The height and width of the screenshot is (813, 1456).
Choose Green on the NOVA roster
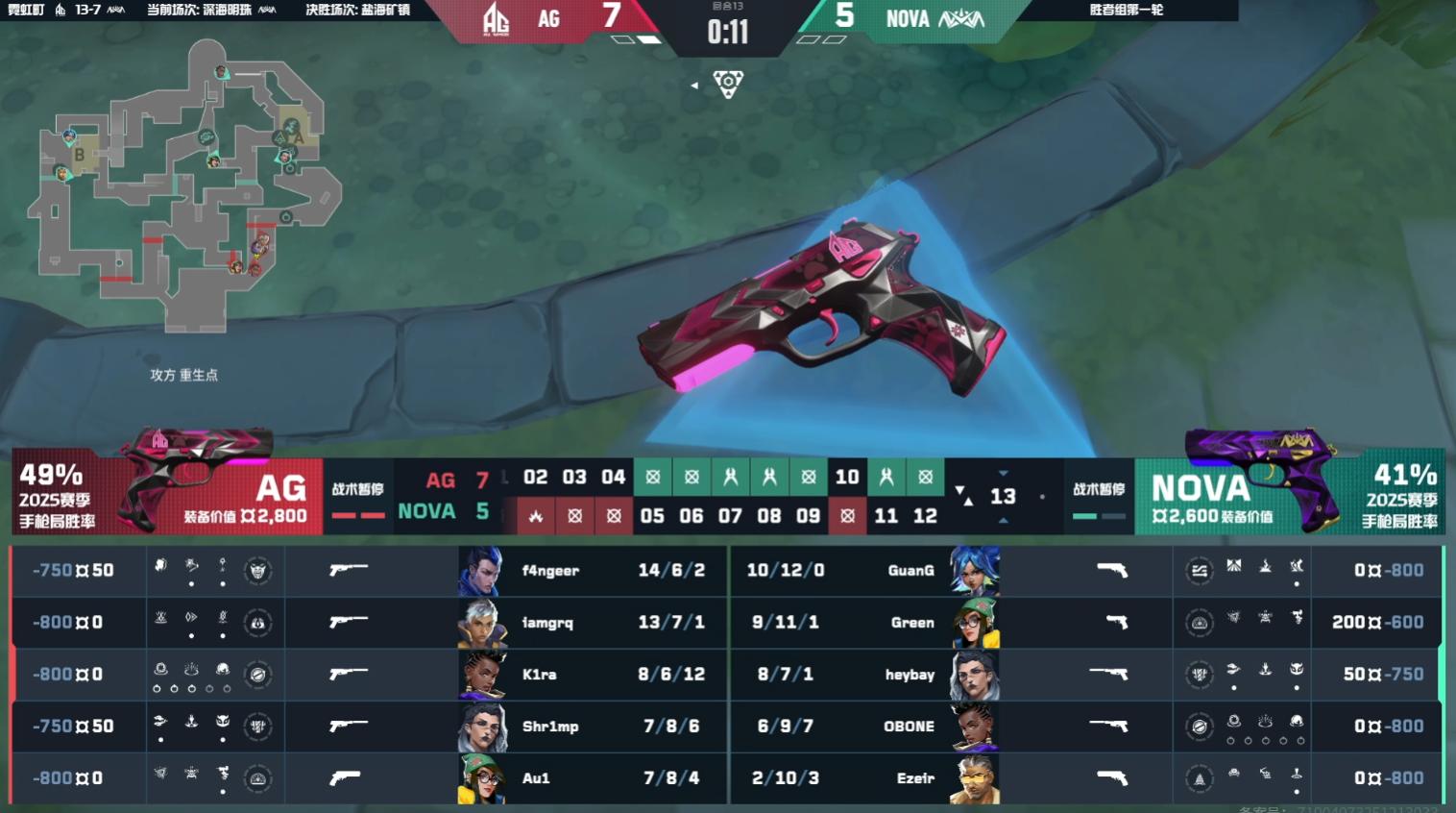click(911, 623)
